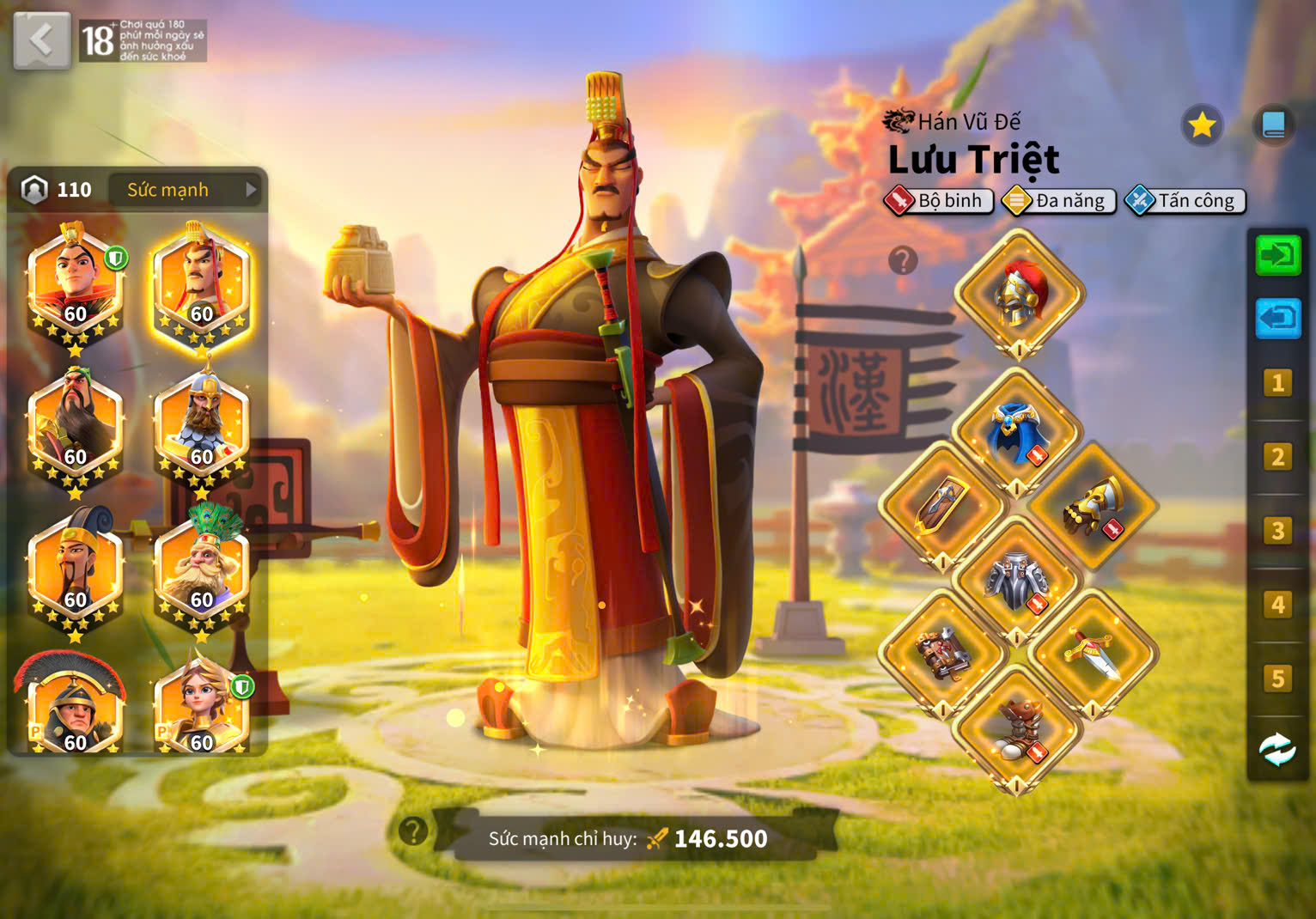
Task: Toggle the favorite star button
Action: tap(1201, 126)
